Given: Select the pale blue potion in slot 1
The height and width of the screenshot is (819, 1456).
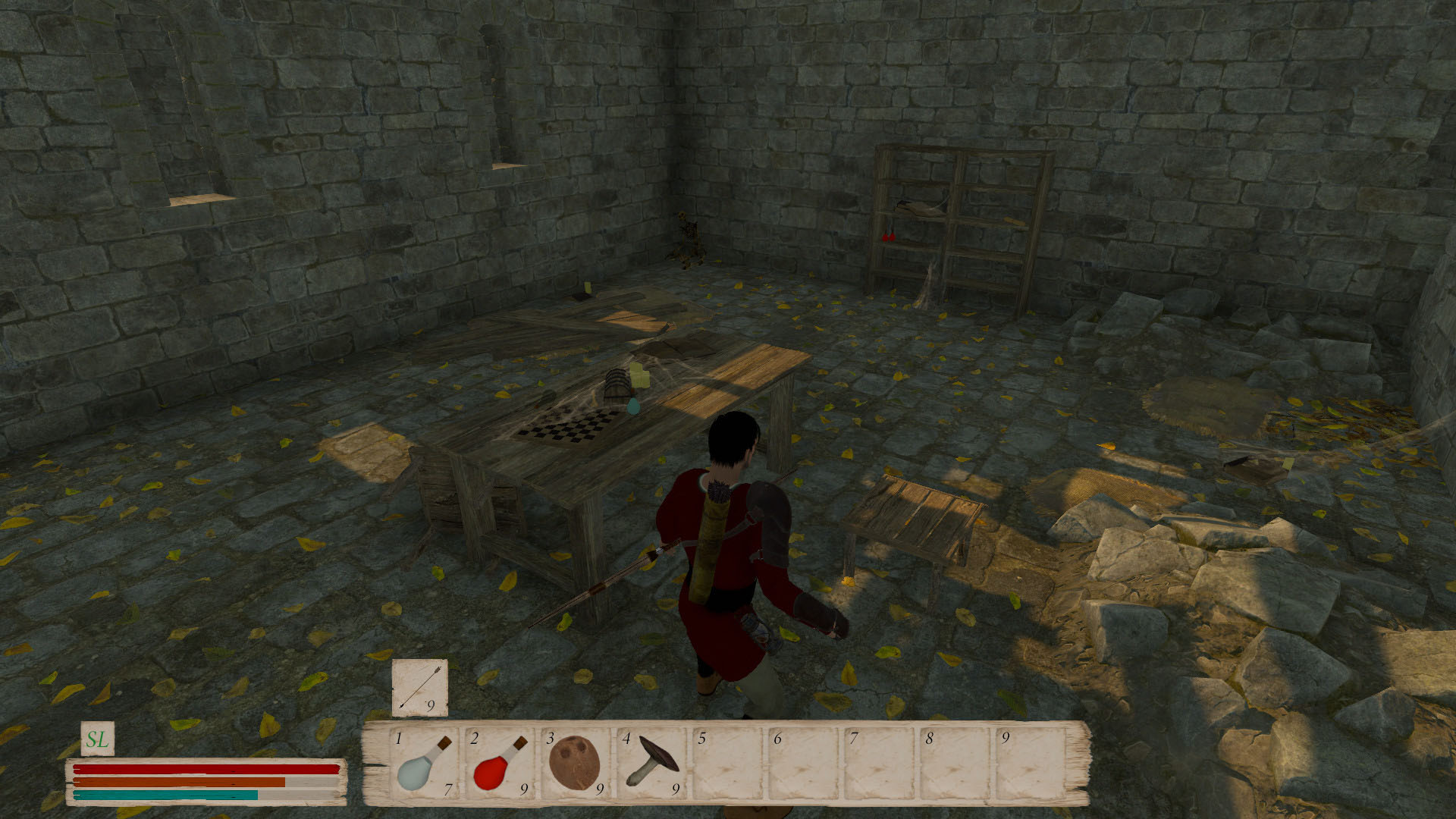Looking at the screenshot, I should [x=423, y=763].
